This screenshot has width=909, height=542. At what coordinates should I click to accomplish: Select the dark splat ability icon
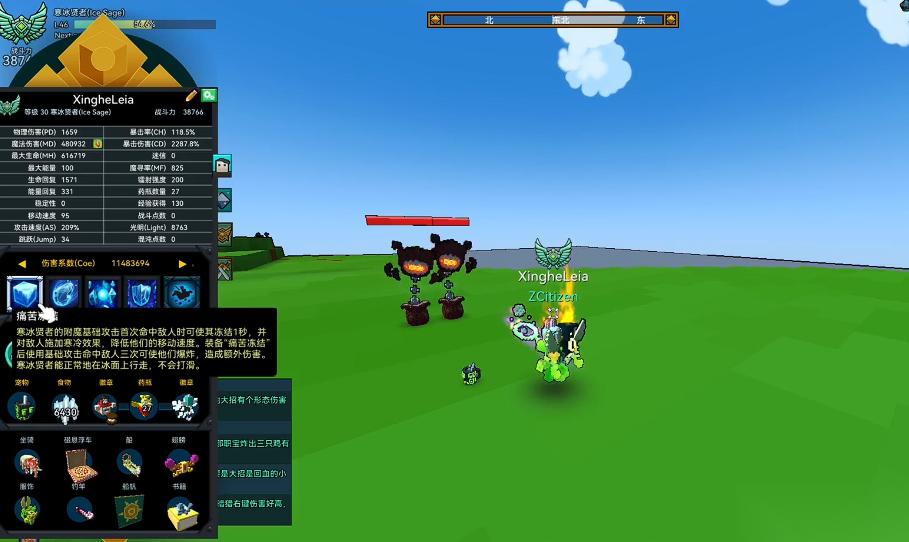pos(181,294)
